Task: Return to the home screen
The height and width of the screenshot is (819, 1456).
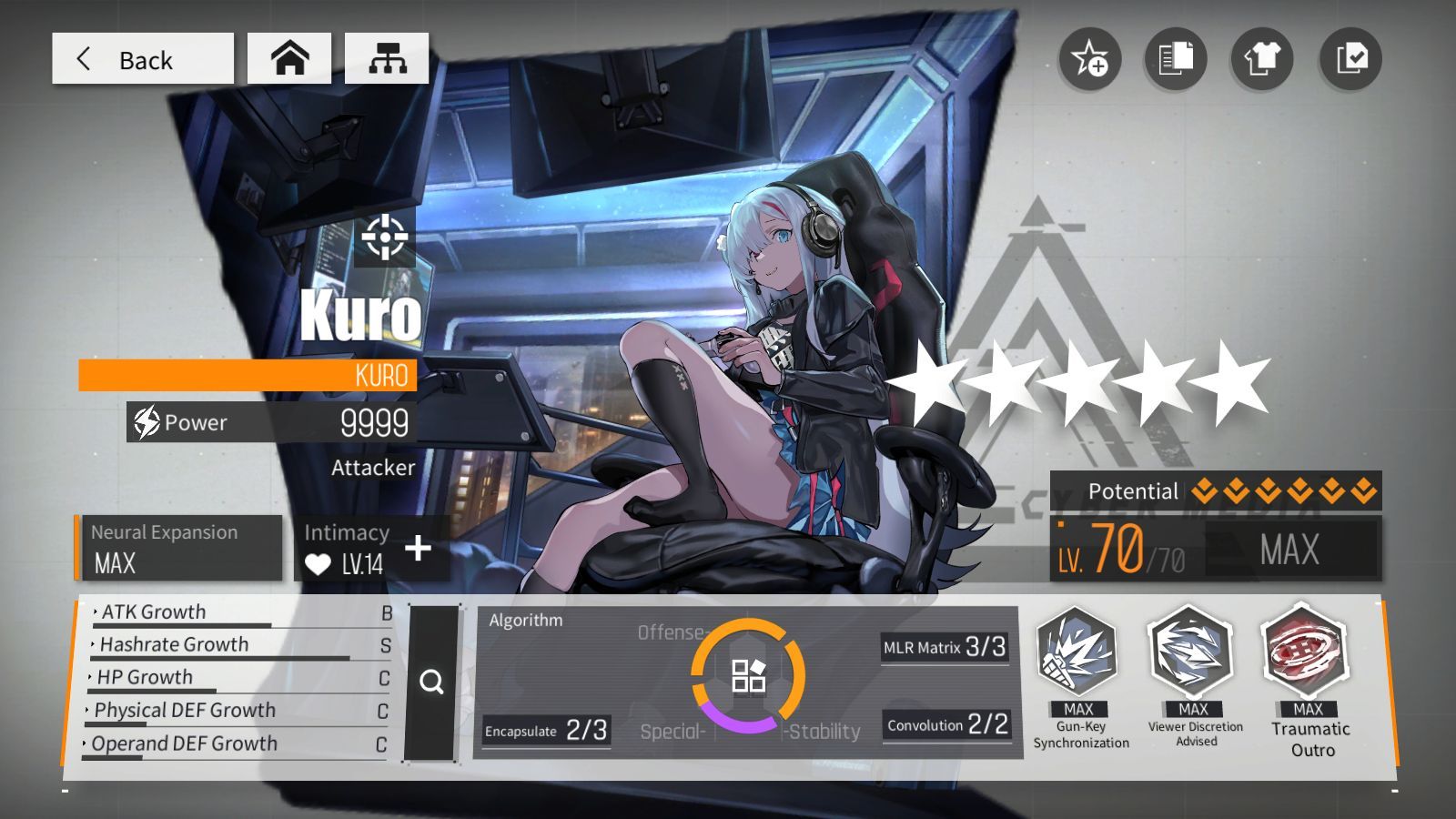Action: click(x=289, y=59)
